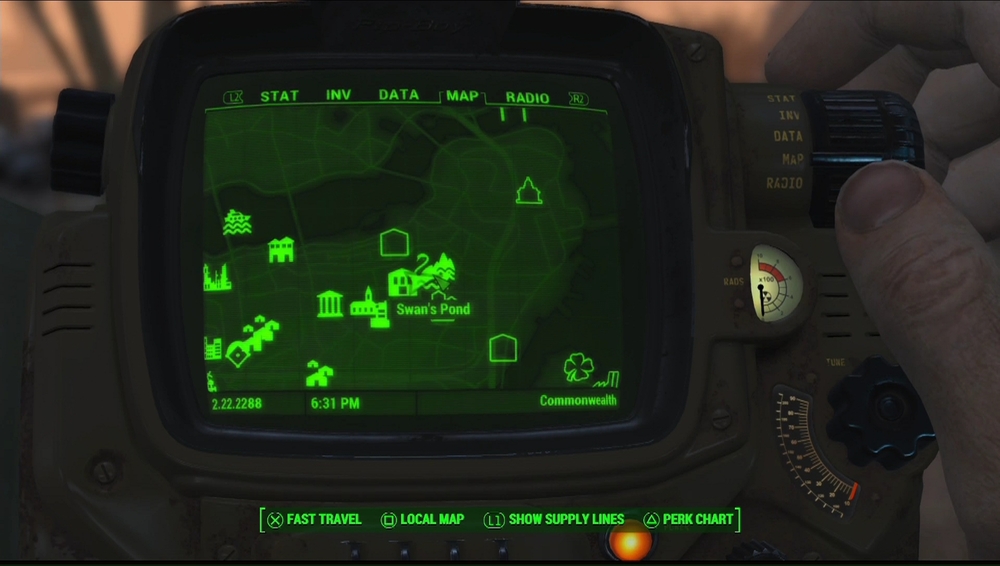Viewport: 1000px width, 566px height.
Task: Click the ship on waves map marker
Action: click(x=237, y=222)
